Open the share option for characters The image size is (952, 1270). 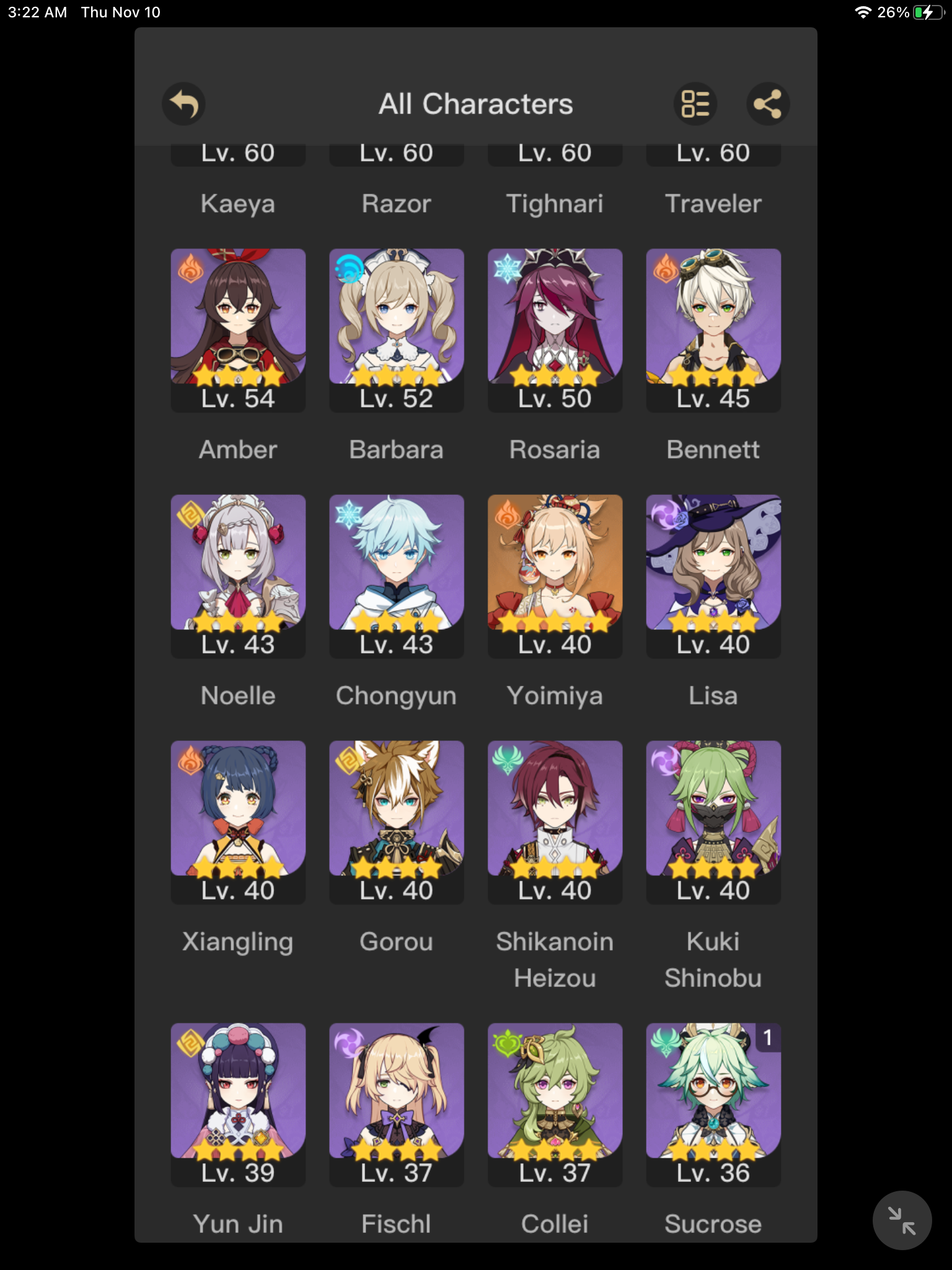[769, 104]
